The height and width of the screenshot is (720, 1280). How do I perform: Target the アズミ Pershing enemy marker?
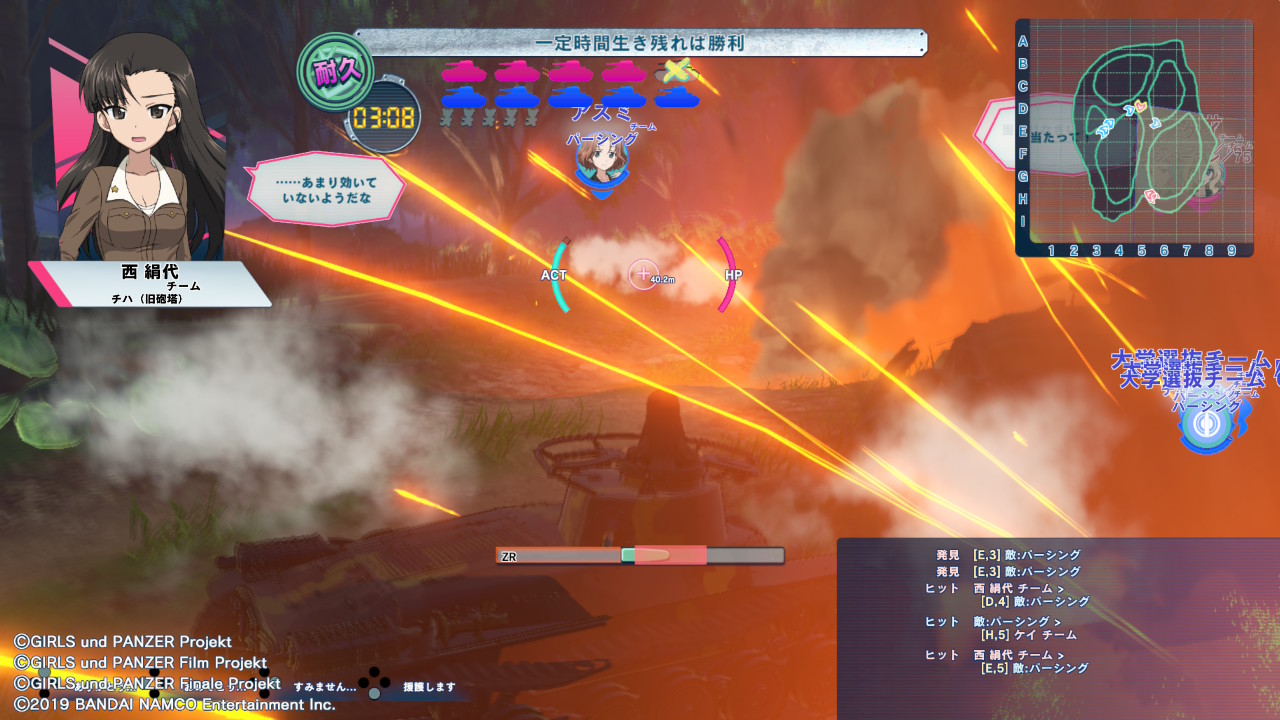click(x=601, y=163)
